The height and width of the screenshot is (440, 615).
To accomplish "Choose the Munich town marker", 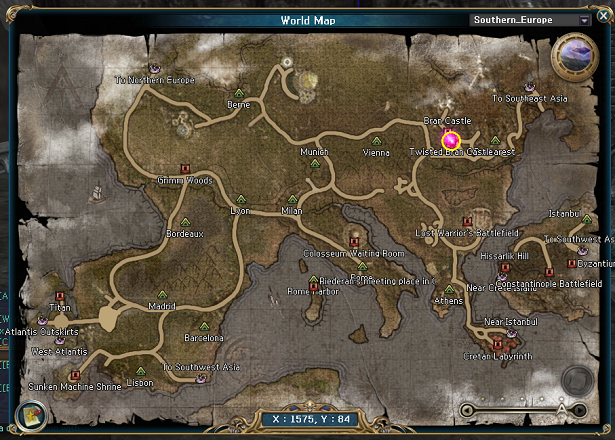I will point(315,164).
